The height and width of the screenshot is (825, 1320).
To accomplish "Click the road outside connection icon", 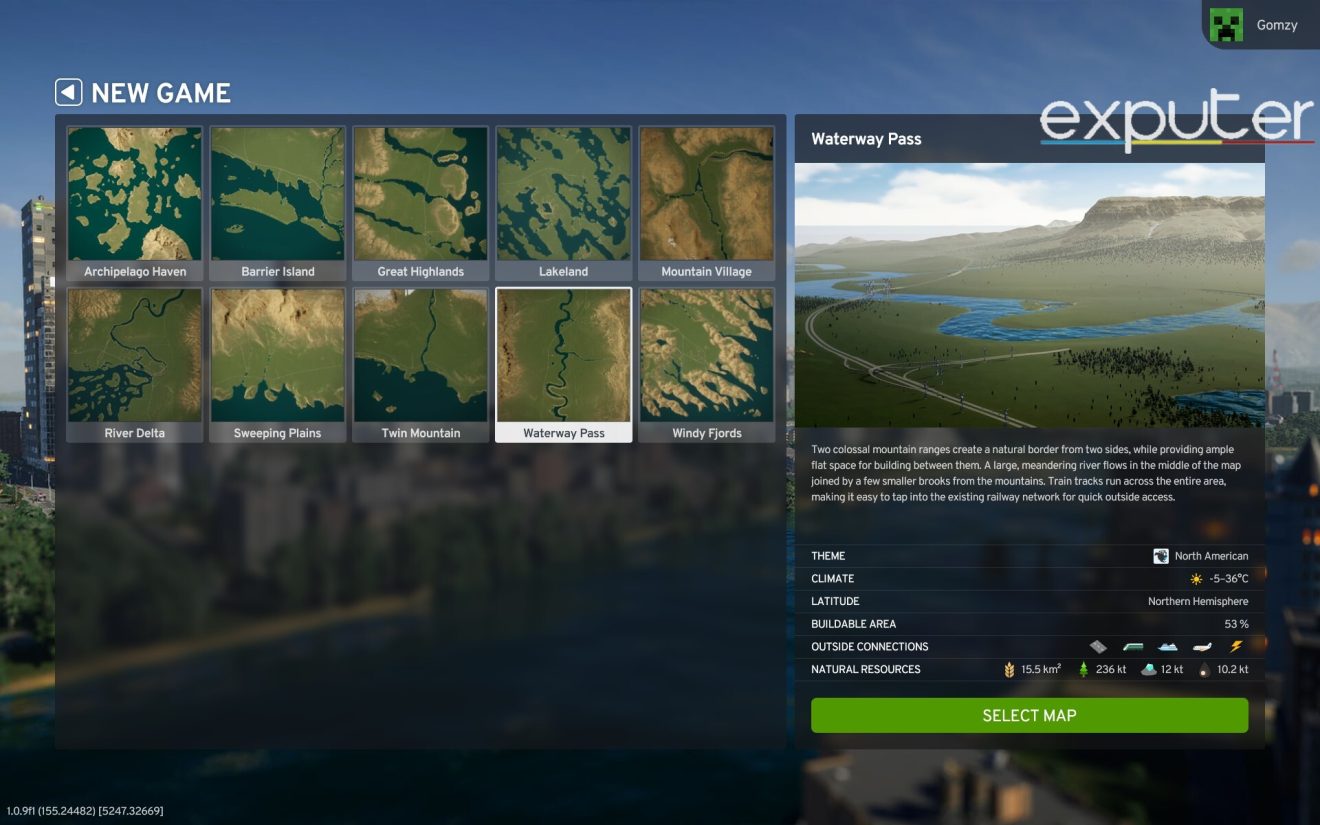I will tap(1098, 646).
